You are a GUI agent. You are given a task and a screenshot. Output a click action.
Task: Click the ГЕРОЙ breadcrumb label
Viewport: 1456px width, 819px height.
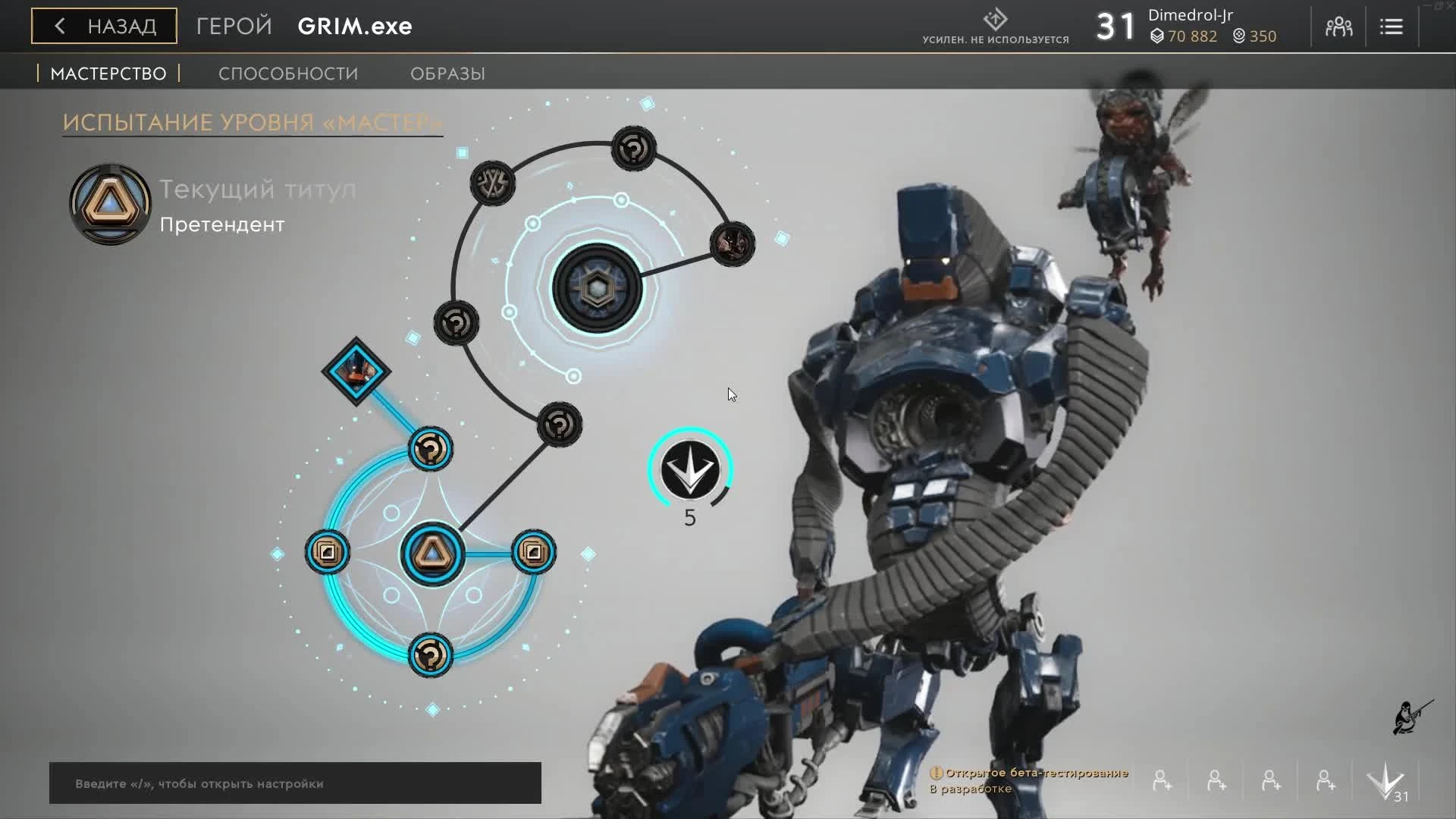232,25
